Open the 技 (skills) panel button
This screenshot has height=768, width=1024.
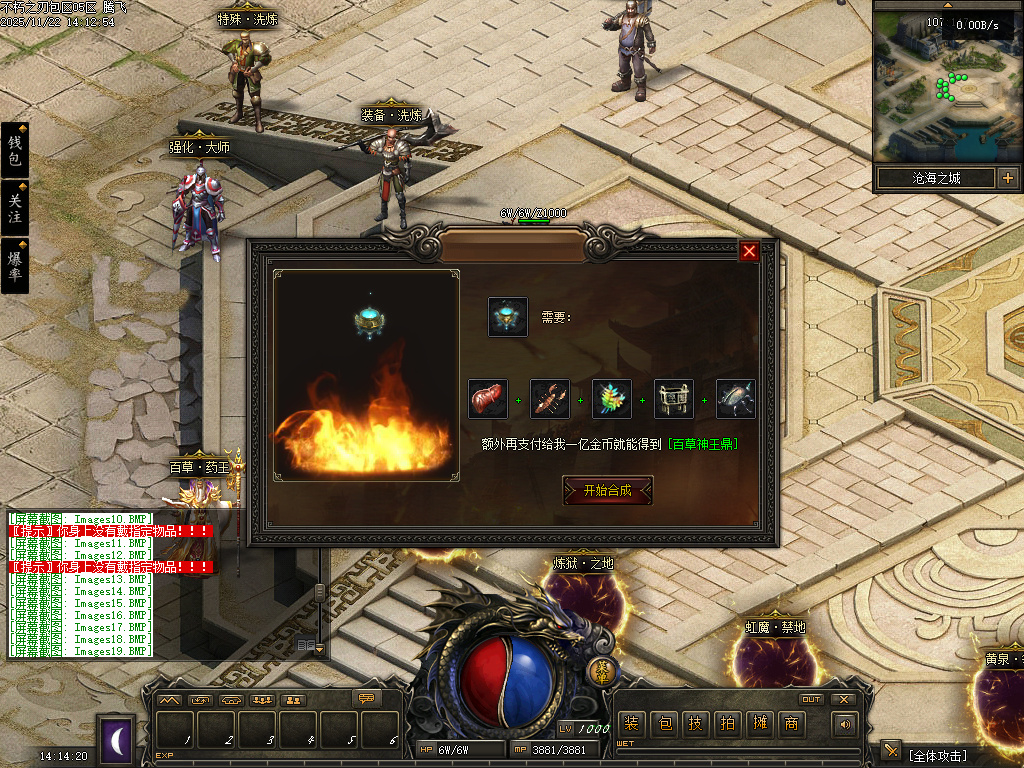[x=696, y=724]
